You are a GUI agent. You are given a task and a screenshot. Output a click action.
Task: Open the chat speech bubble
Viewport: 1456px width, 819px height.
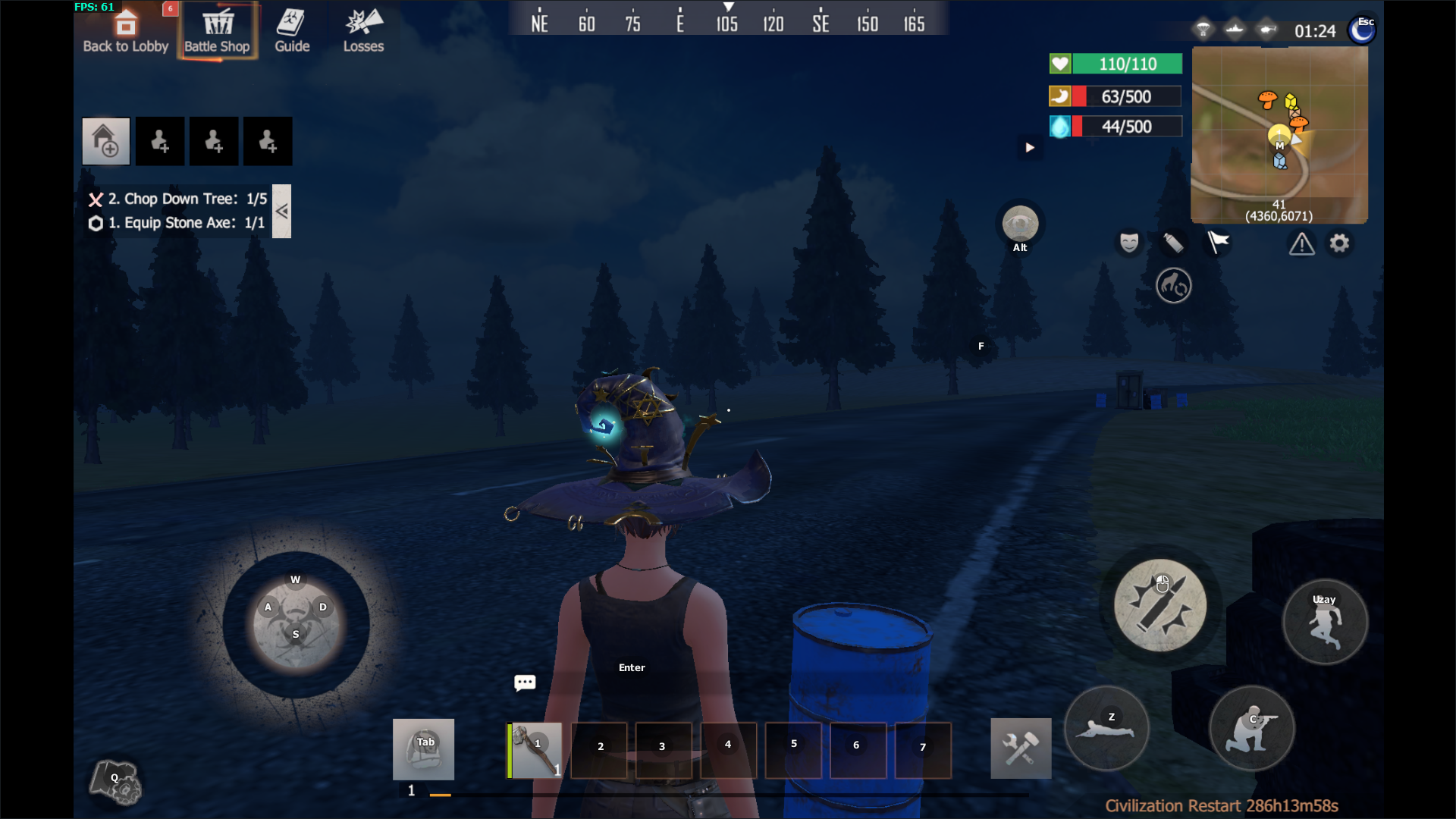point(525,682)
